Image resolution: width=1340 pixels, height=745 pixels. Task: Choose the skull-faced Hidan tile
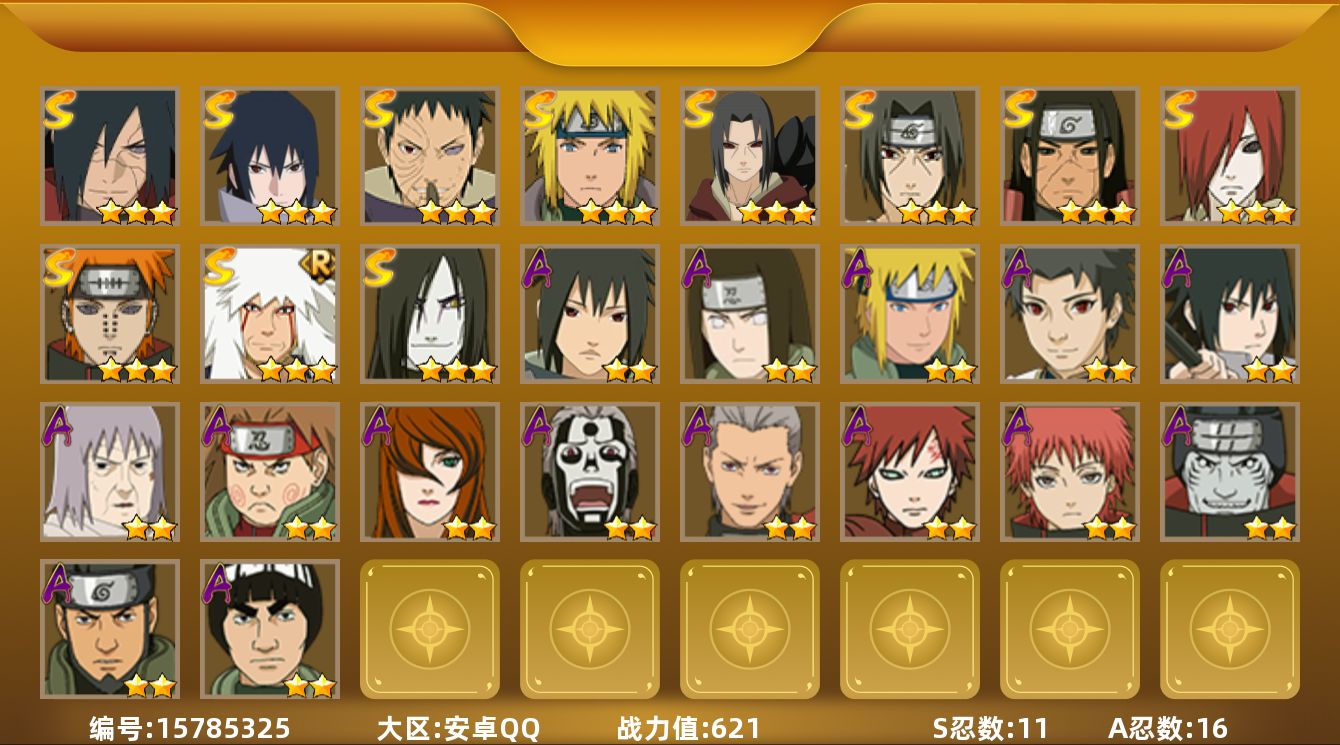coord(590,472)
